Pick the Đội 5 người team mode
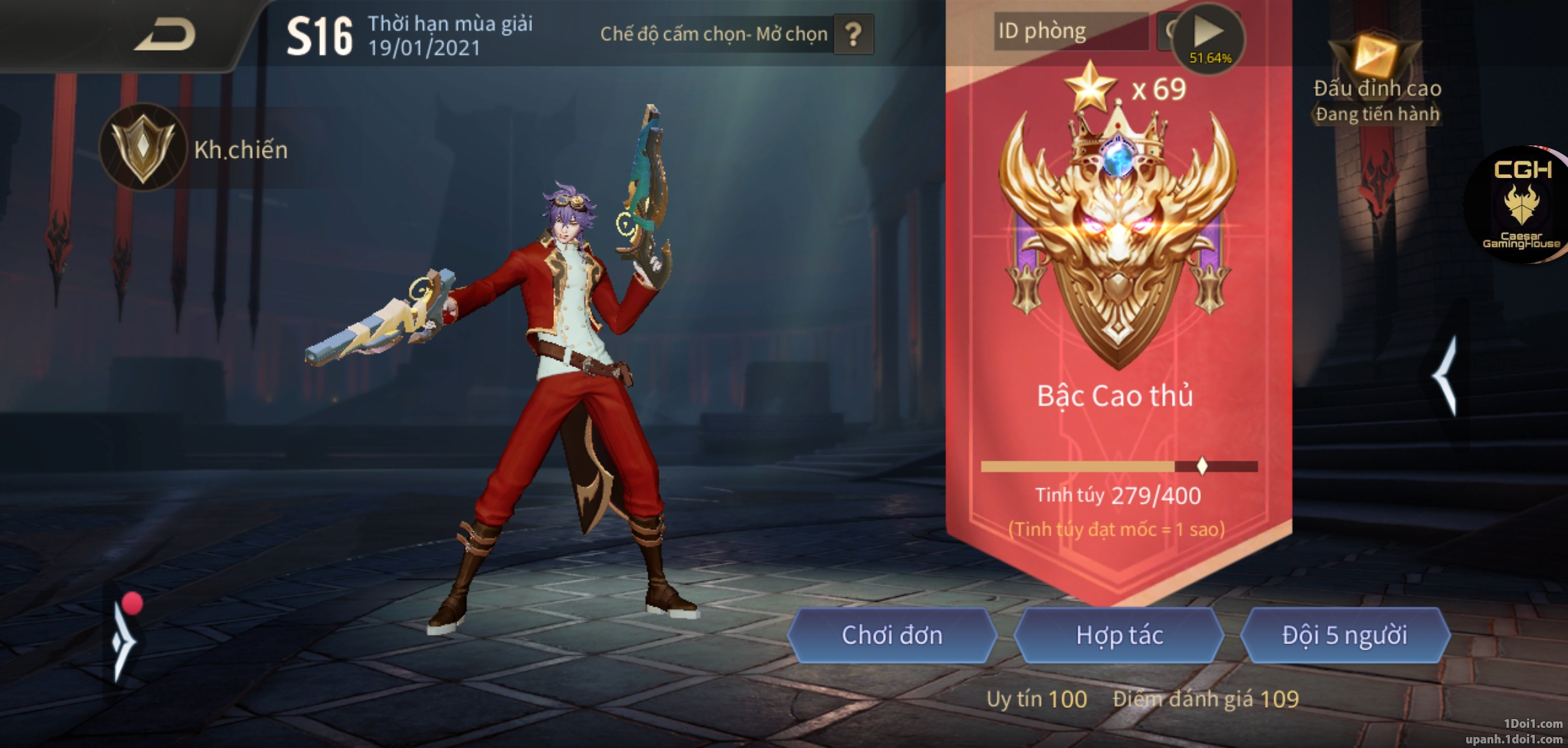 coord(1344,635)
